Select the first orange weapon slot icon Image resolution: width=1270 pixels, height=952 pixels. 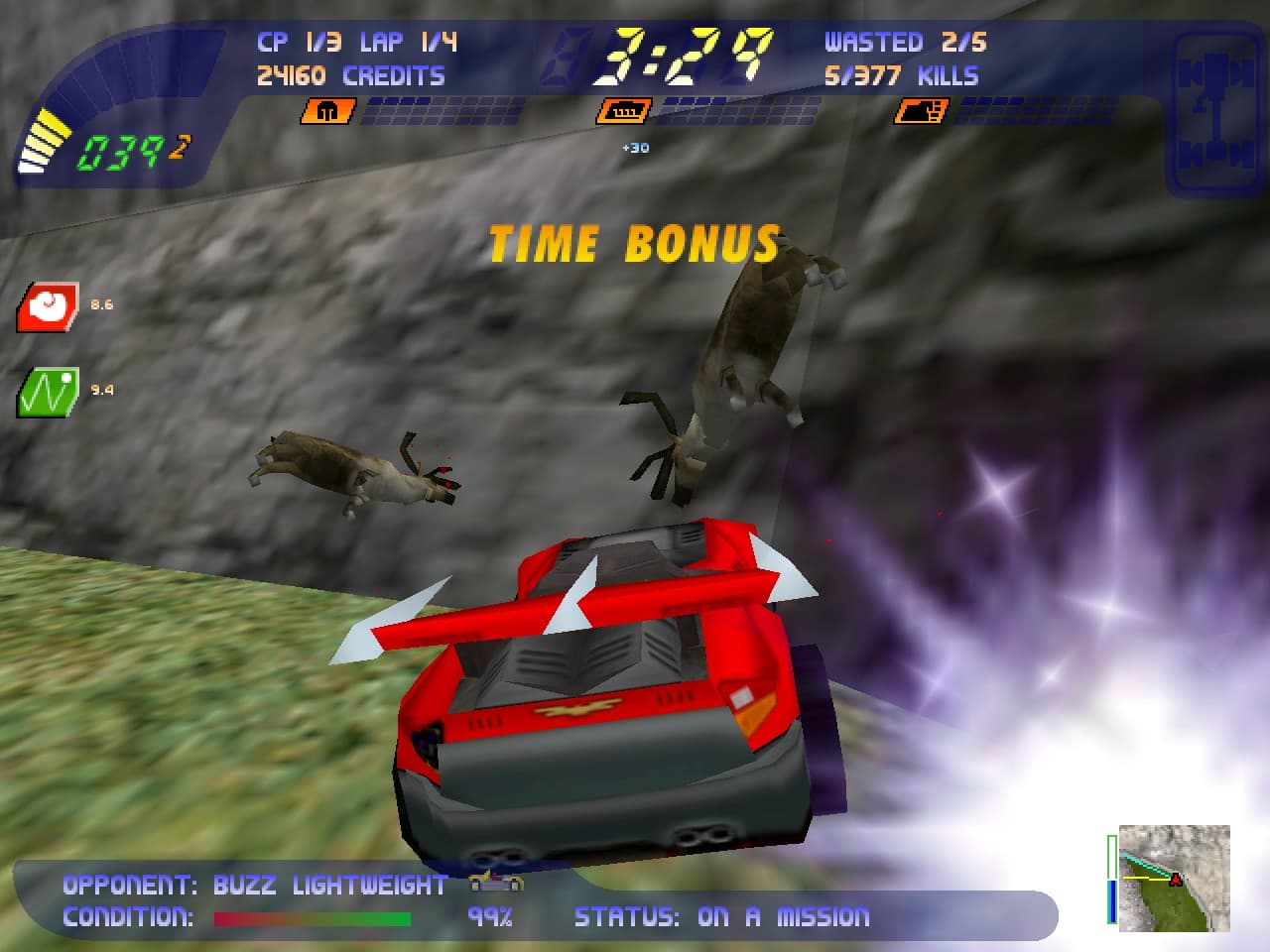(x=329, y=111)
